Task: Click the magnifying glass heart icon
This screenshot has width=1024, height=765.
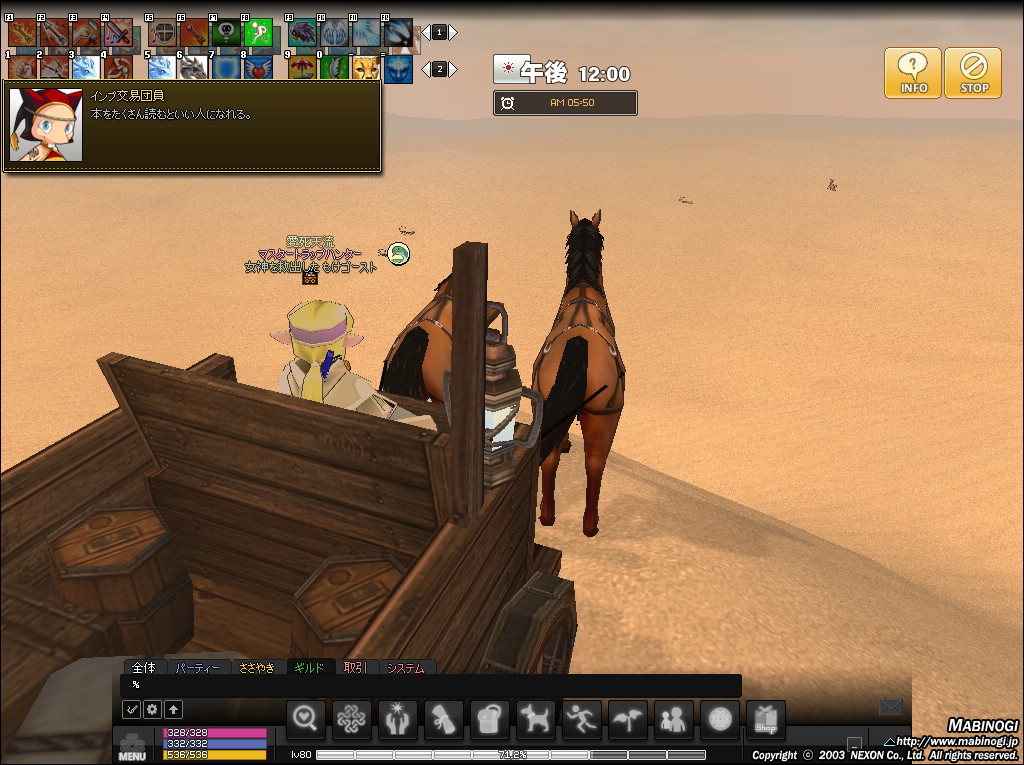Action: (x=306, y=720)
